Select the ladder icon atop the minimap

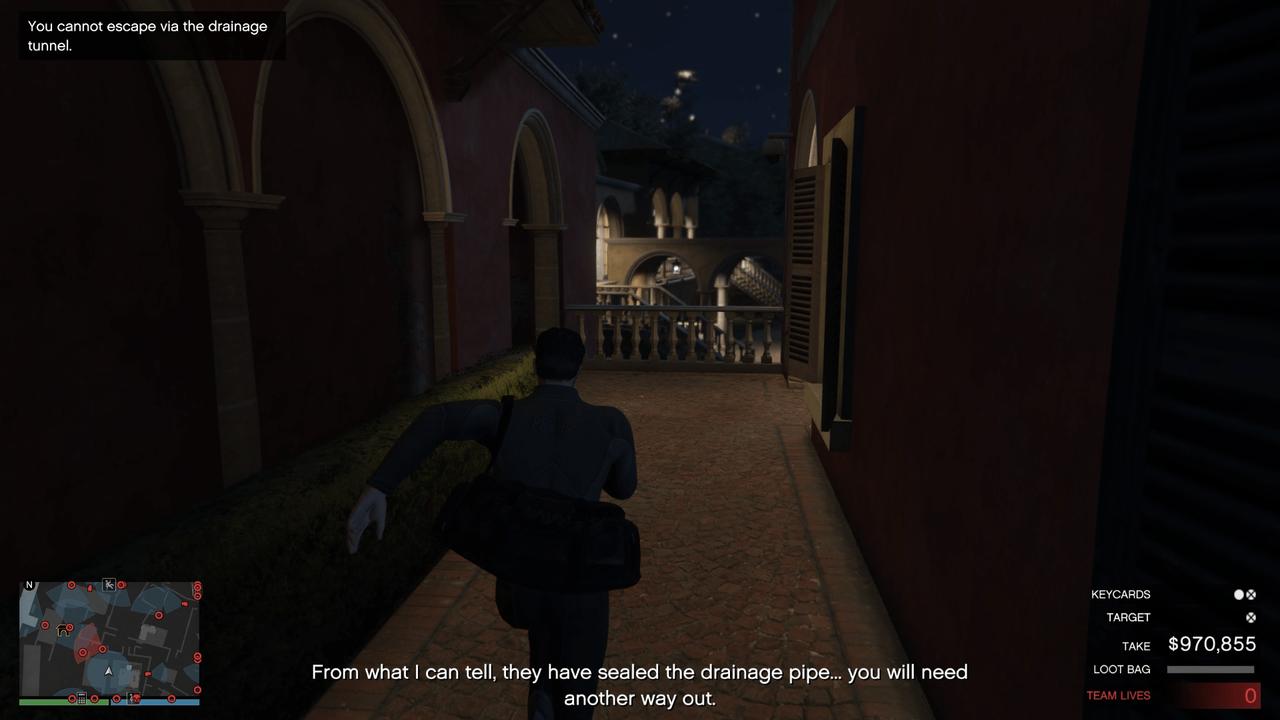(109, 584)
